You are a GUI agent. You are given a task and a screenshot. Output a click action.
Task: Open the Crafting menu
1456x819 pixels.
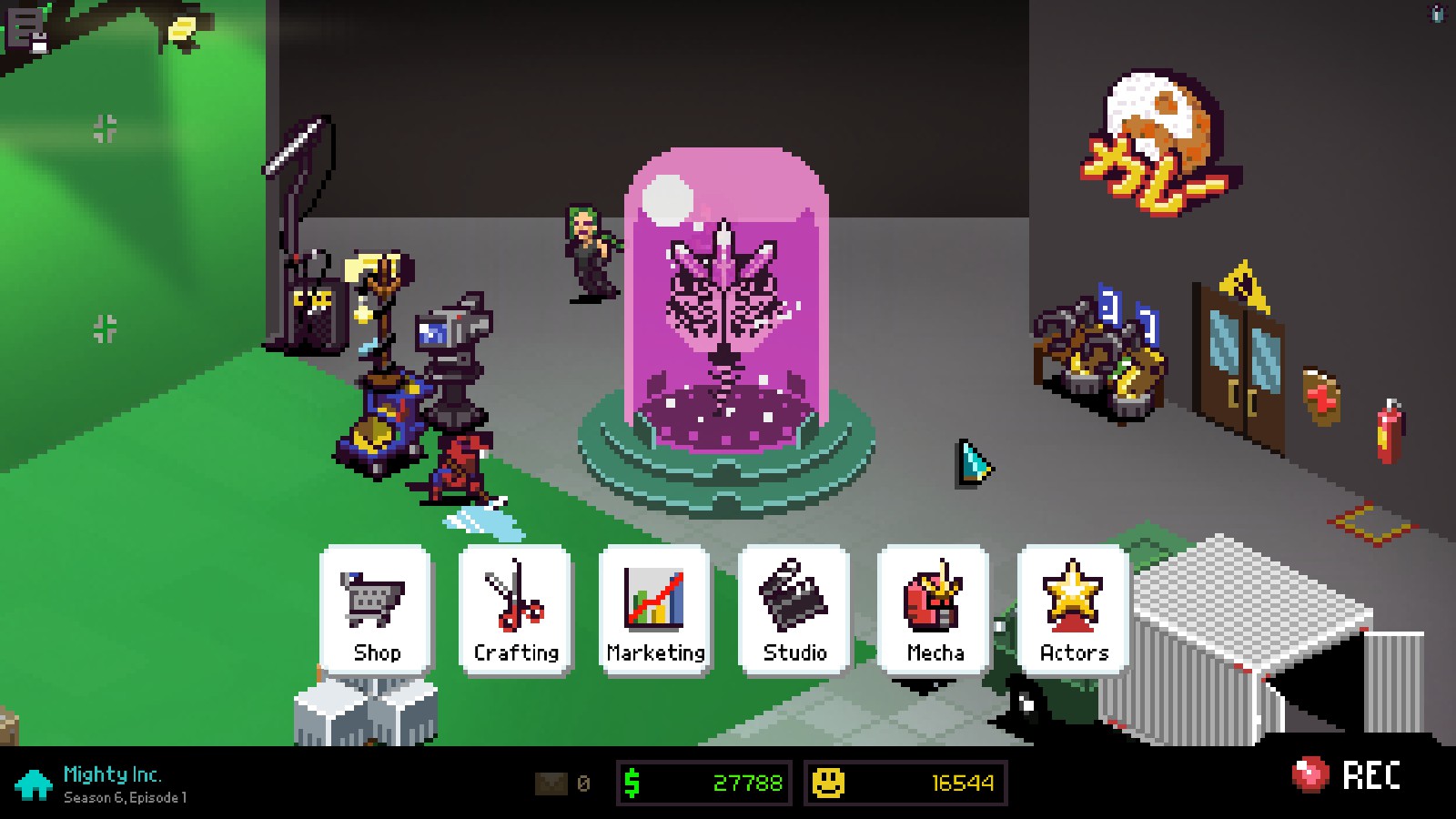click(x=516, y=611)
